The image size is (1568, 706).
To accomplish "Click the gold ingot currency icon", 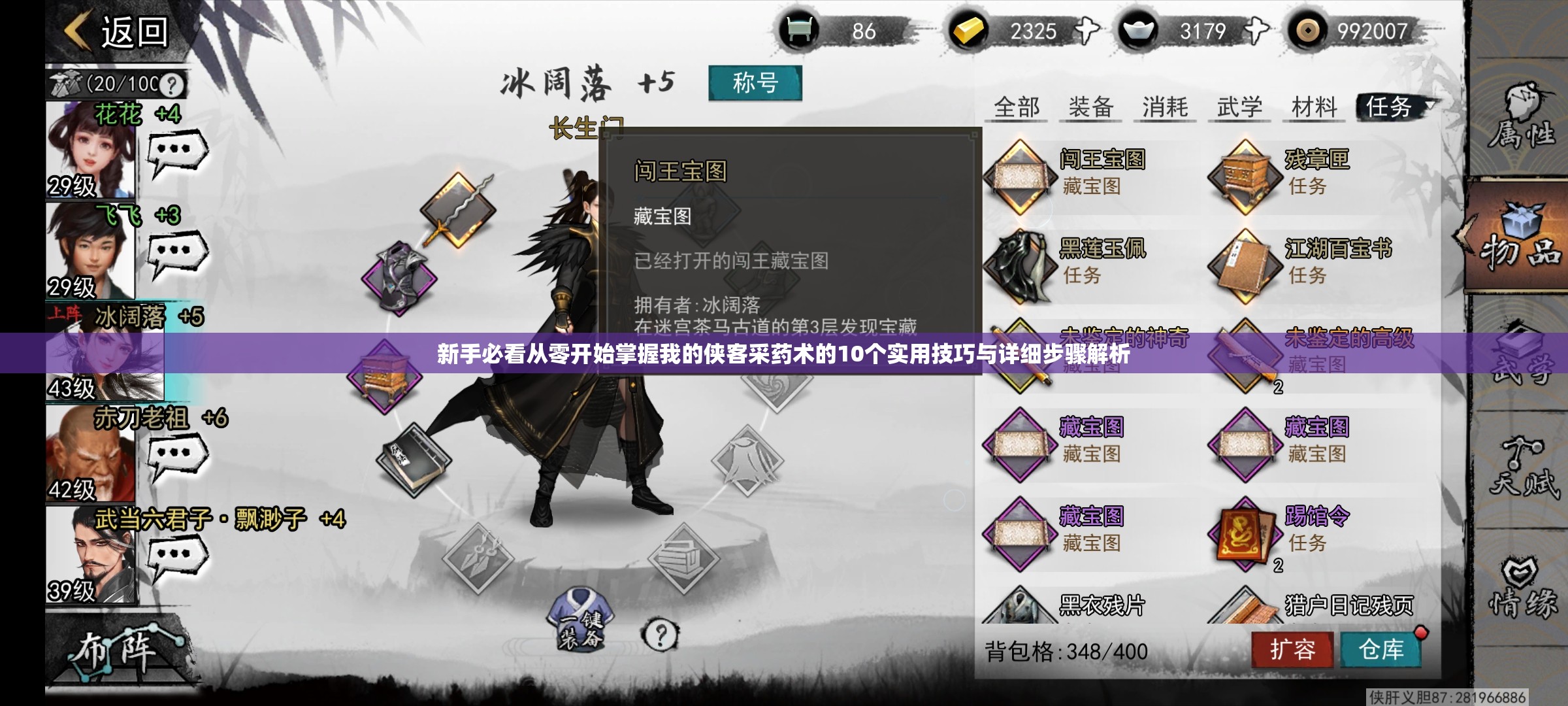I will pyautogui.click(x=967, y=29).
